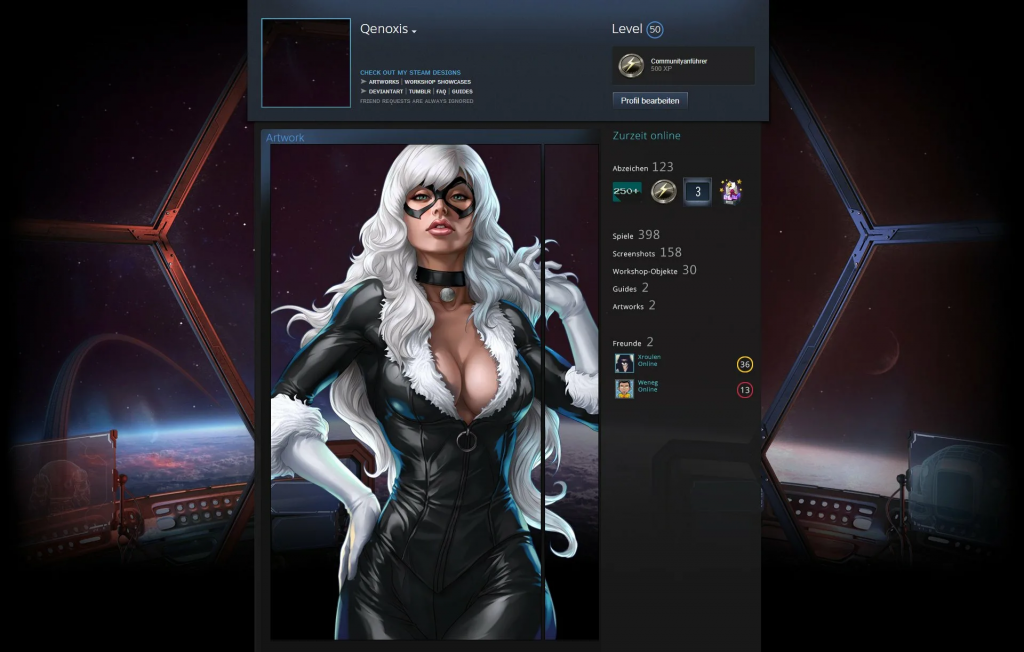
Task: Open the colorful starred badge icon
Action: point(731,191)
